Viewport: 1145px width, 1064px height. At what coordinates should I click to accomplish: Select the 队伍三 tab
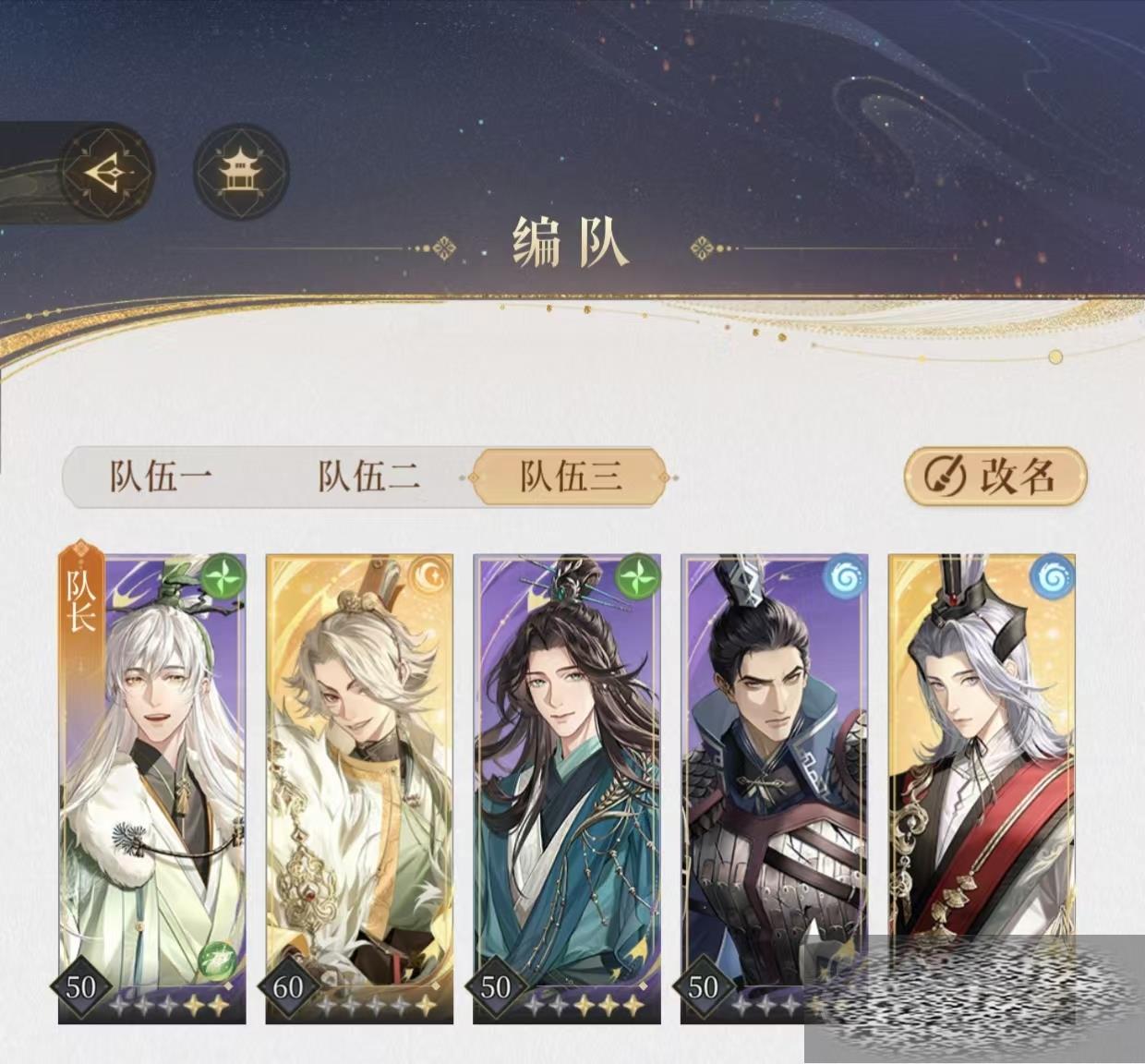click(x=570, y=478)
